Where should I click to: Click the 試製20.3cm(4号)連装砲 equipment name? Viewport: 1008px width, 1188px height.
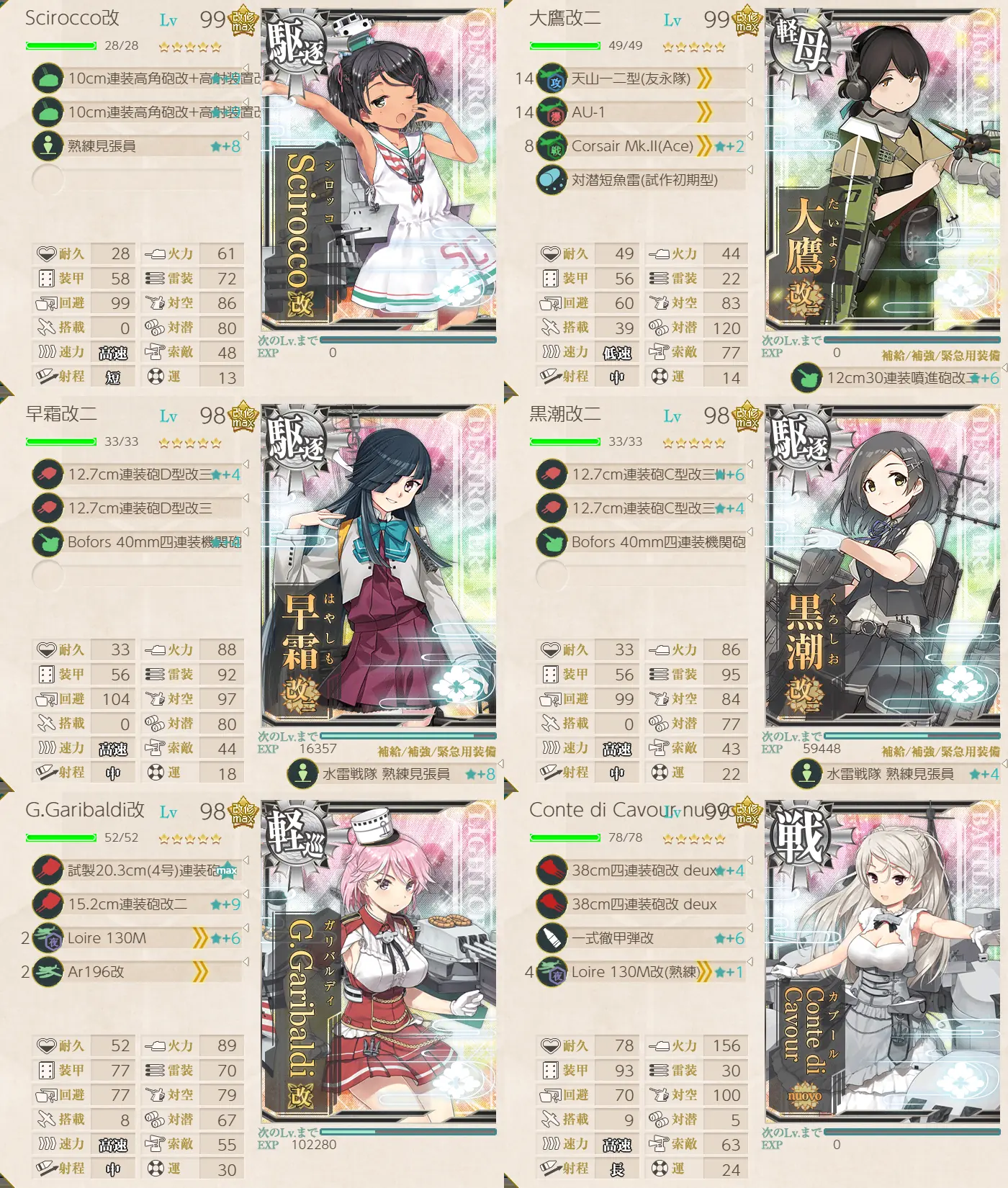coord(144,870)
